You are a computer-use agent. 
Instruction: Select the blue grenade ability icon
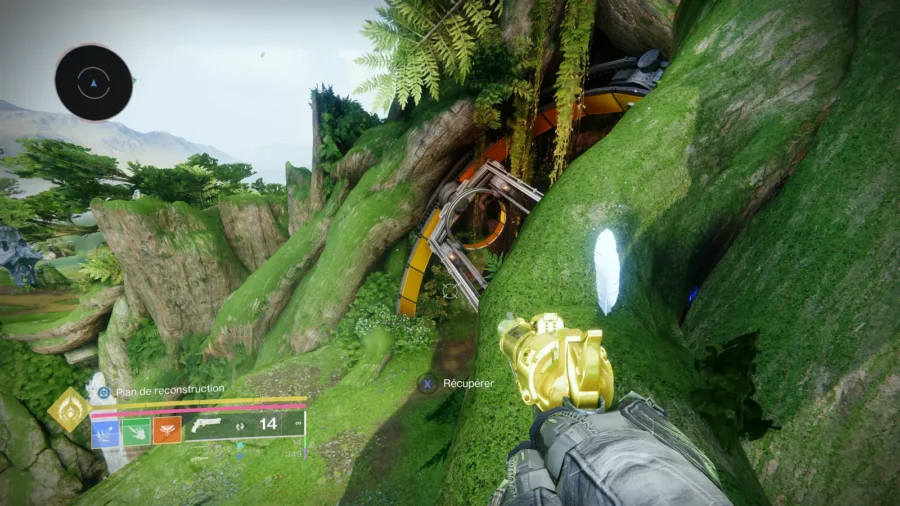(x=105, y=431)
